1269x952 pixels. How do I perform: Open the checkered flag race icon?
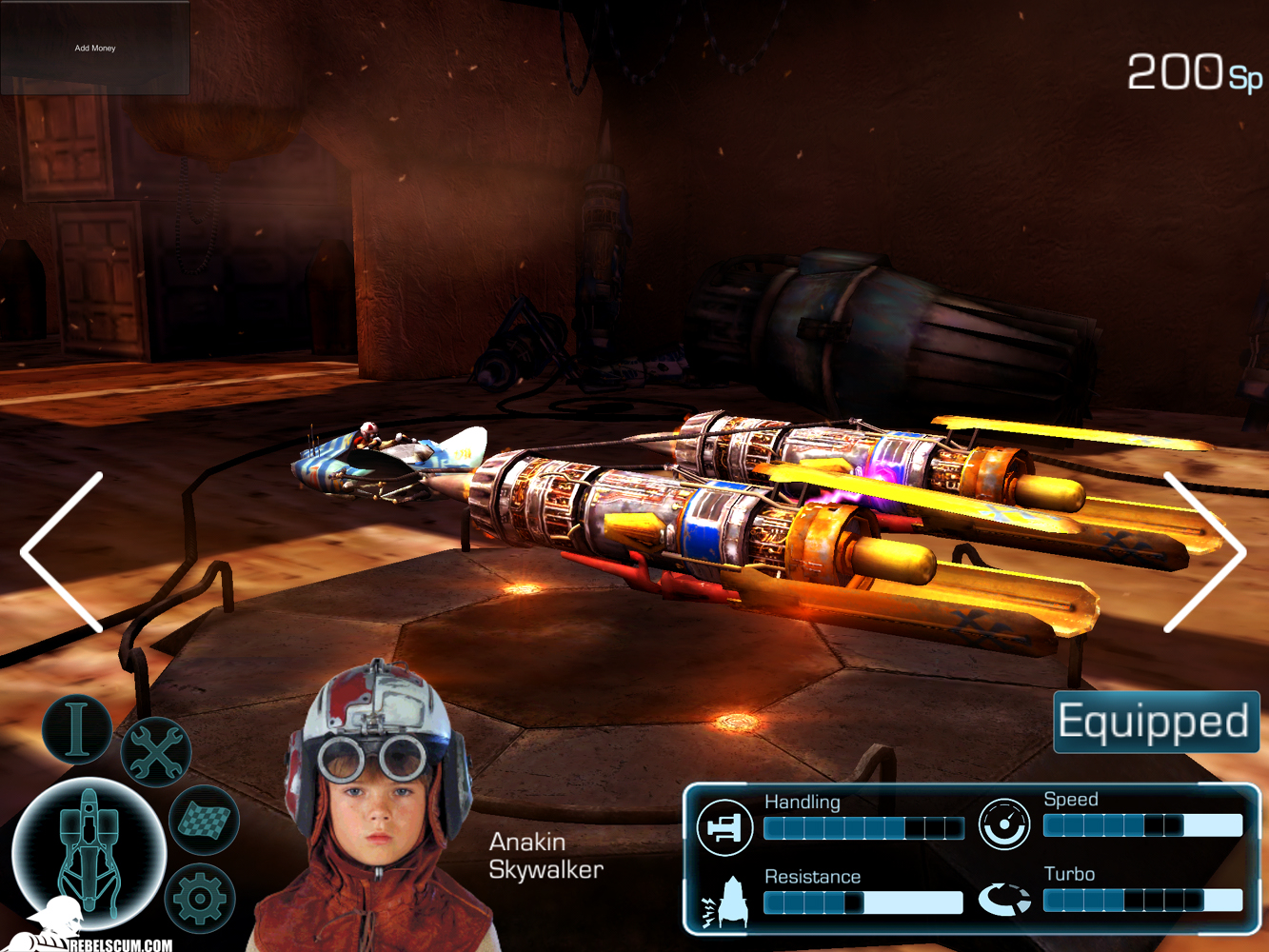[x=204, y=820]
